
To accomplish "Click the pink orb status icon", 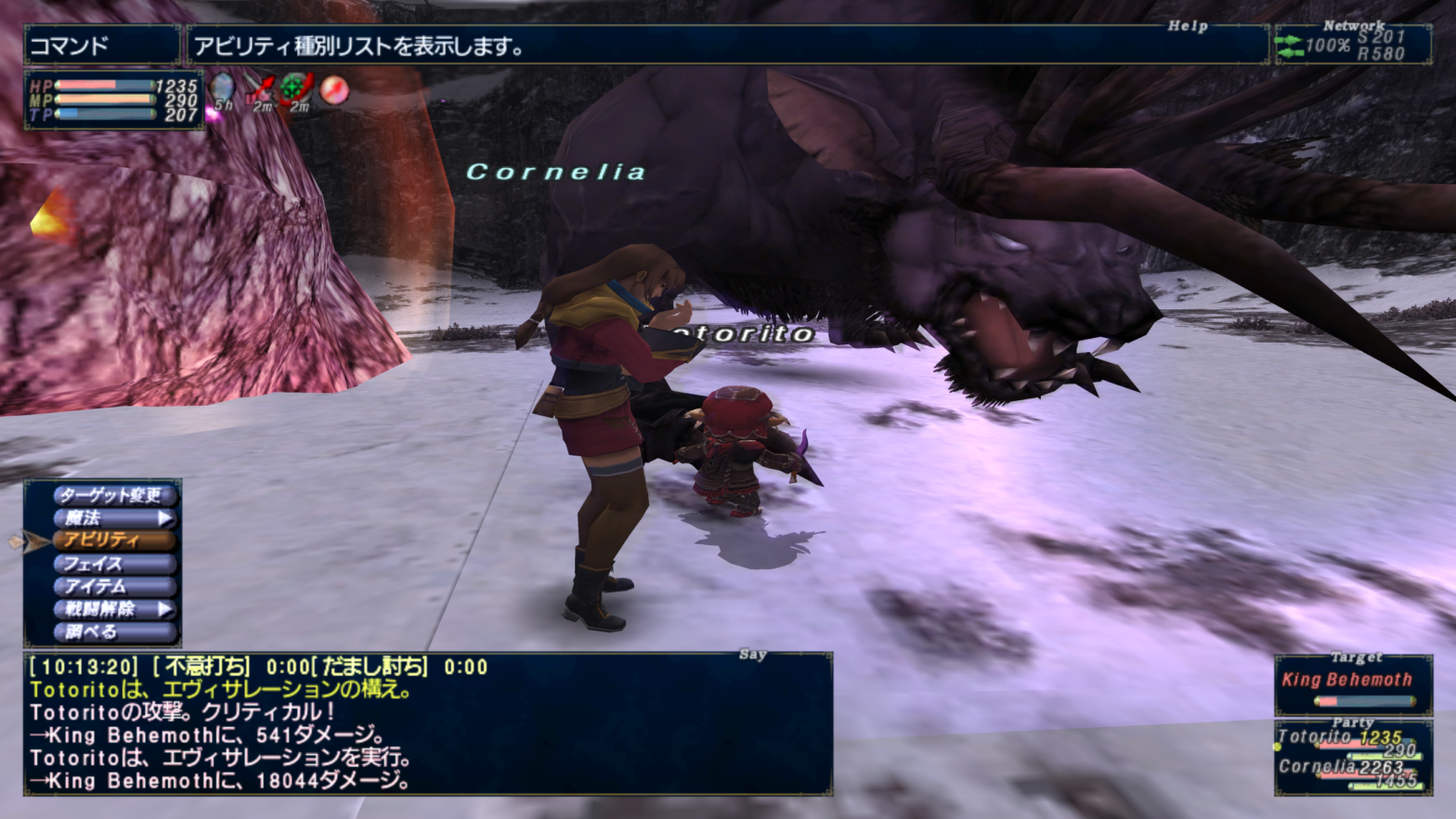I will pyautogui.click(x=334, y=90).
